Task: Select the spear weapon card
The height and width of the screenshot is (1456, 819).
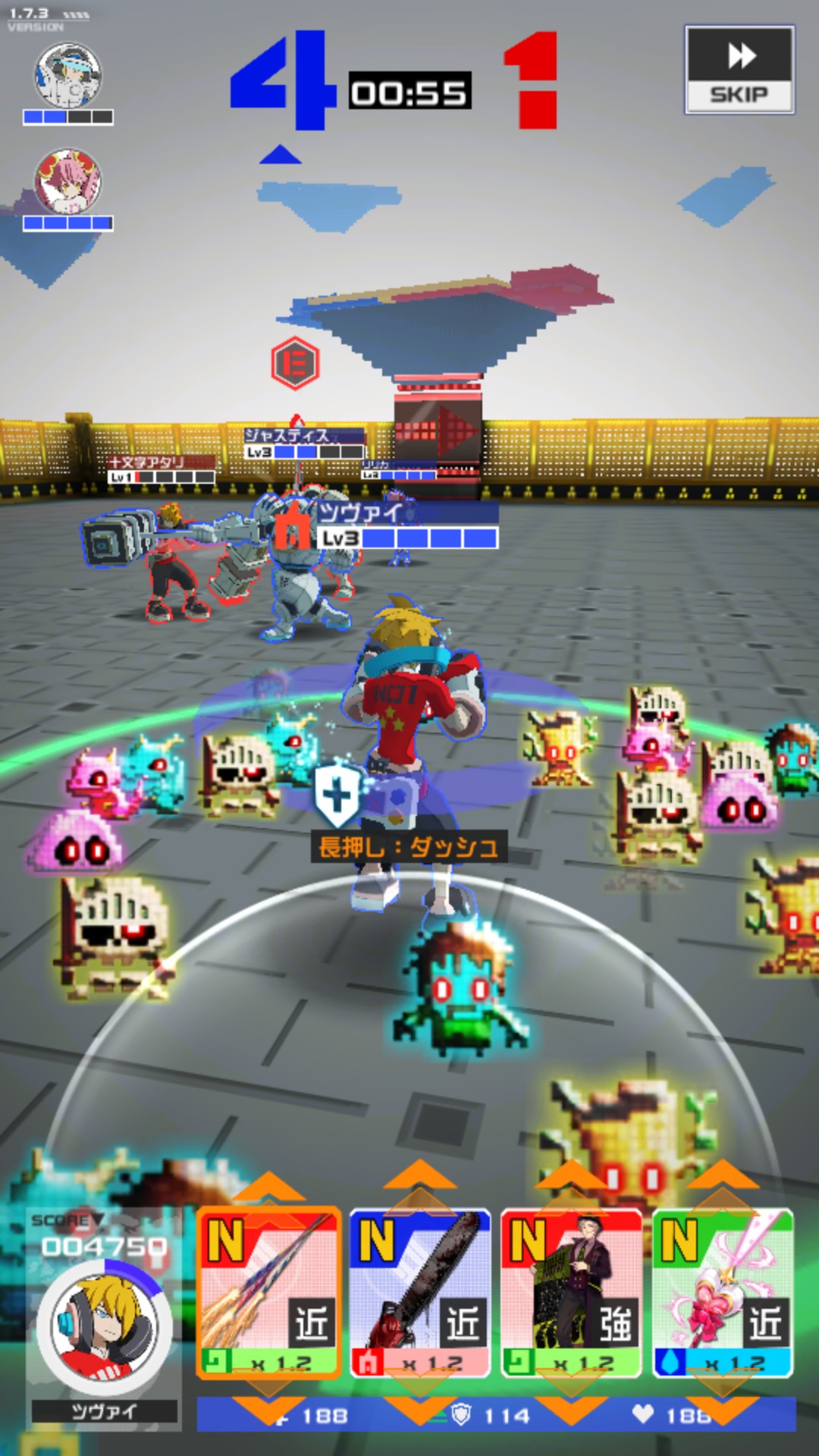Action: tap(268, 1293)
